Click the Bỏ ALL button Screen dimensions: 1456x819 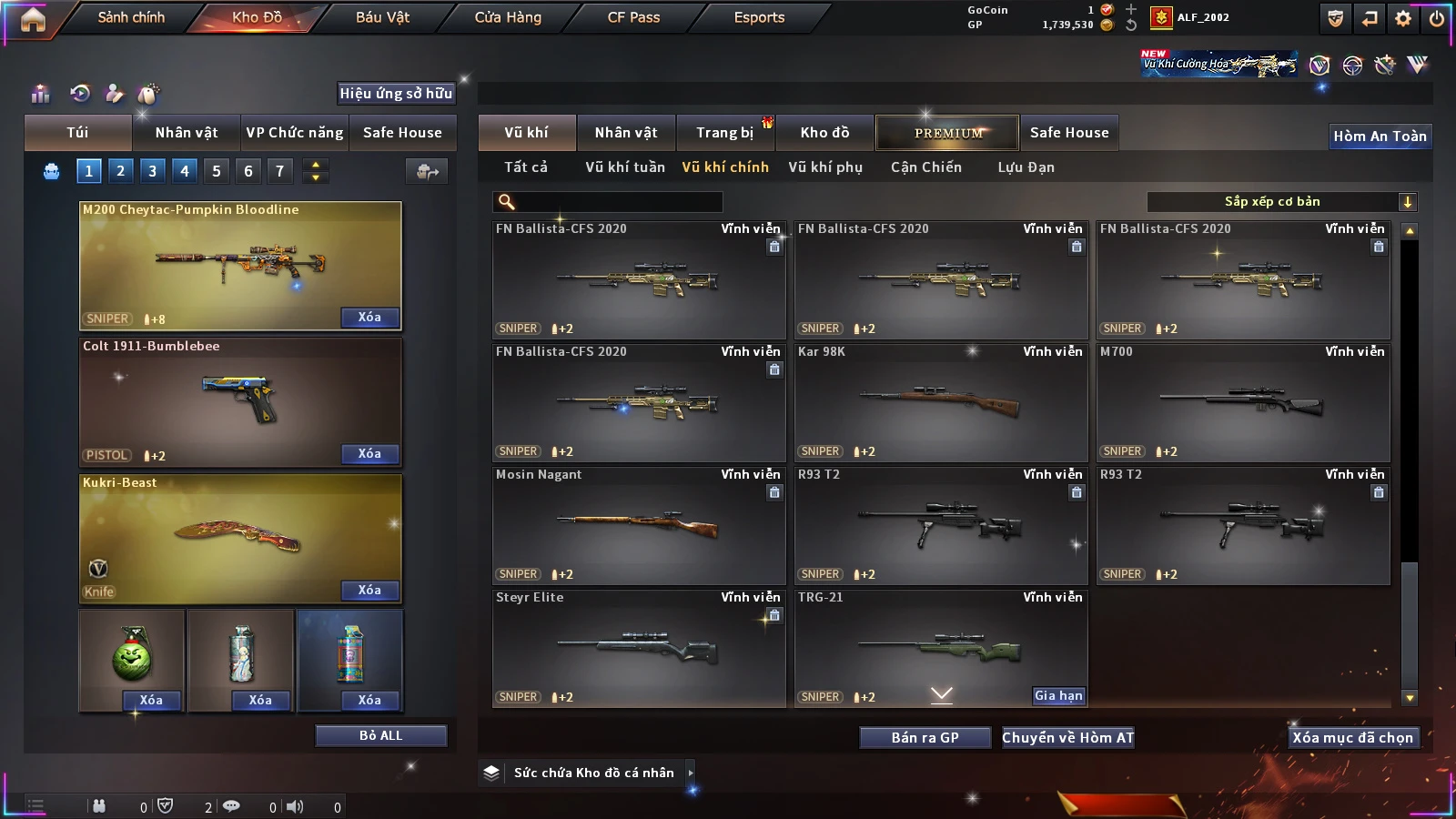pyautogui.click(x=380, y=735)
